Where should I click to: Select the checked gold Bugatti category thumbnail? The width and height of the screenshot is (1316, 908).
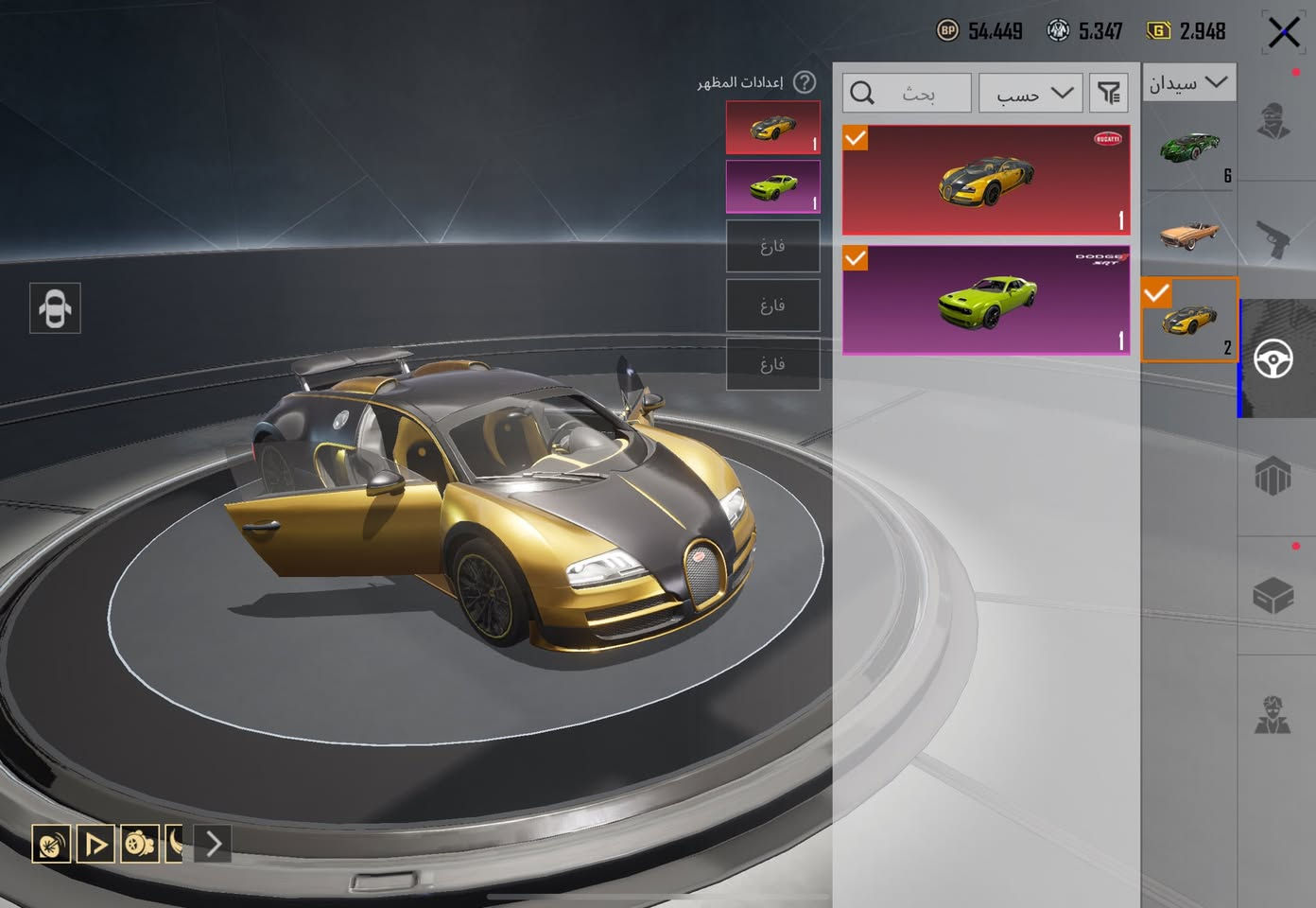[x=1188, y=320]
